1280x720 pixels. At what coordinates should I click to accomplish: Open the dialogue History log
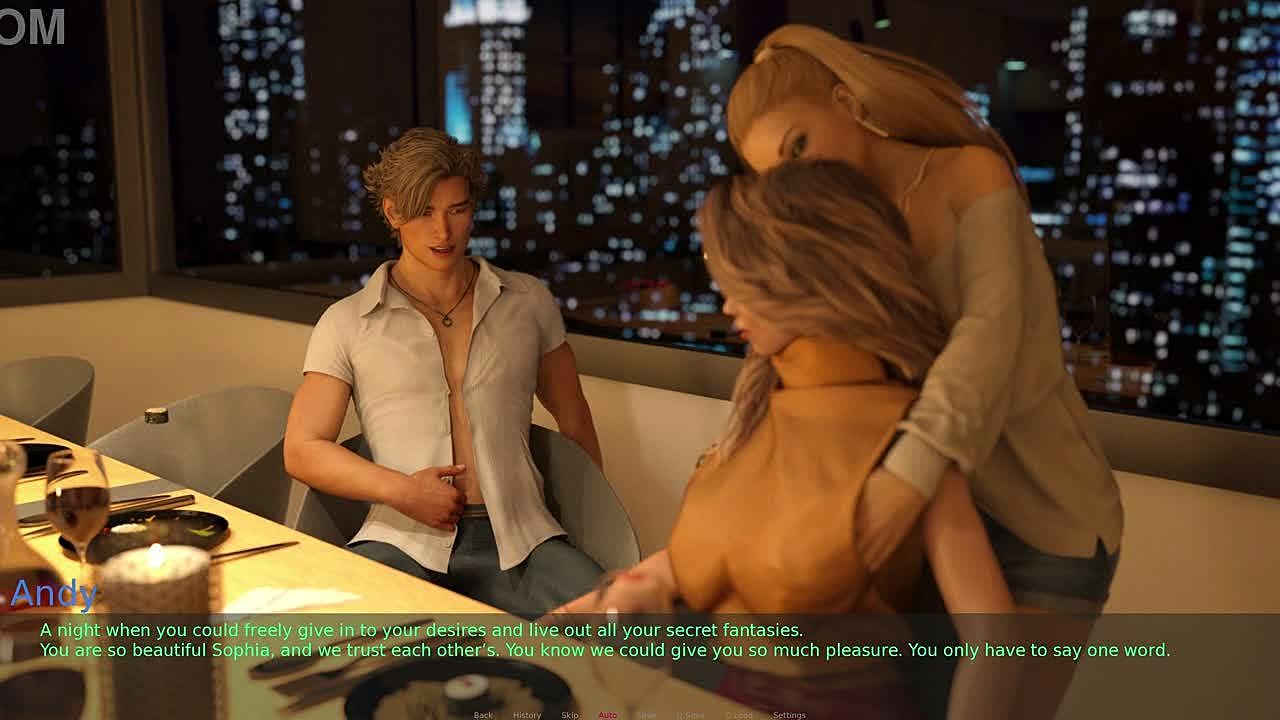pos(527,715)
